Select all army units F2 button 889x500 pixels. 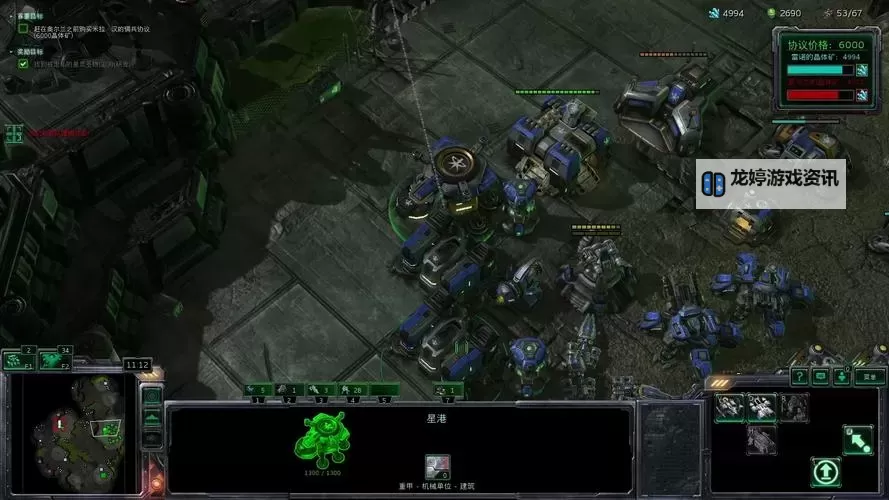55,360
